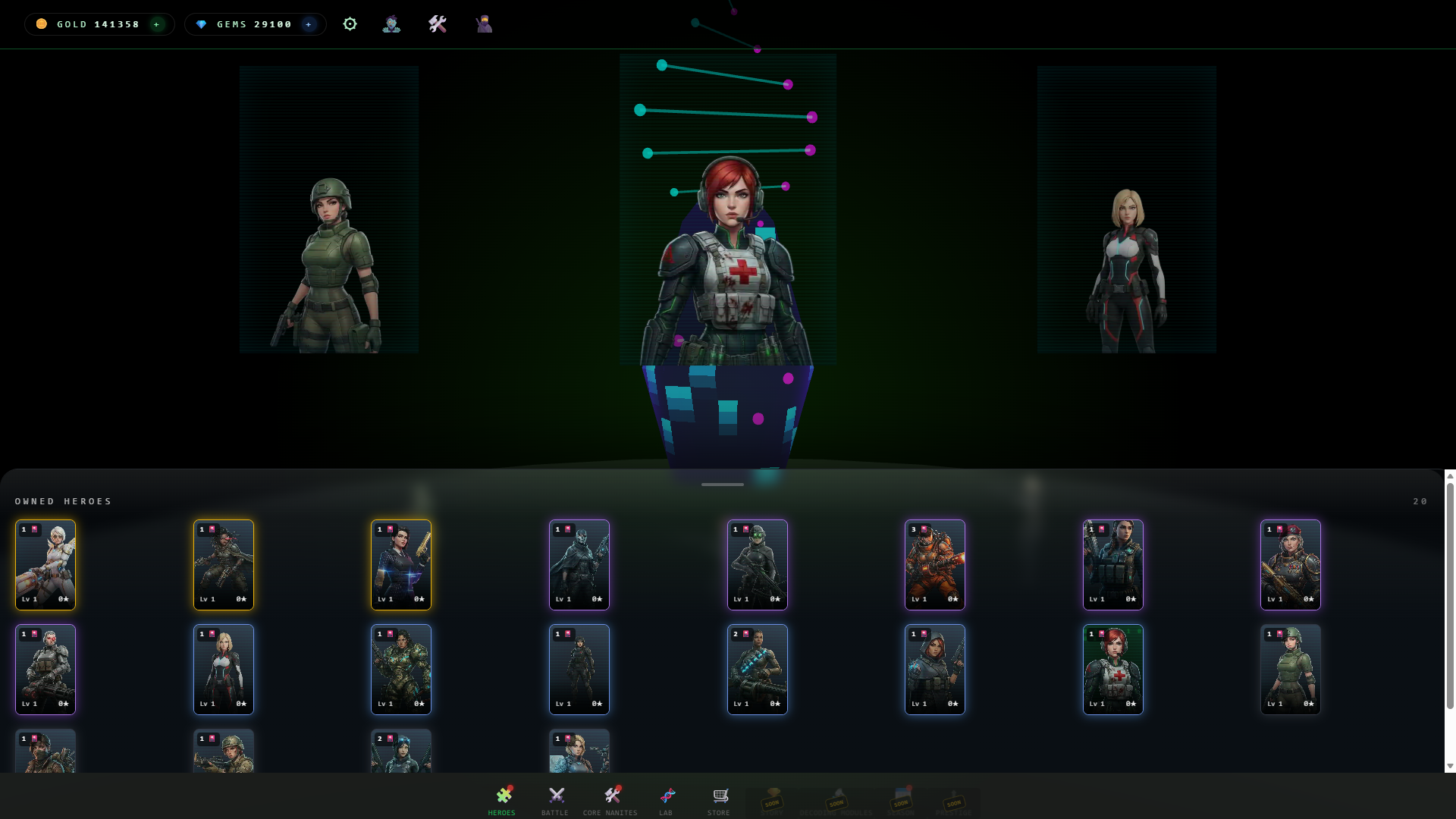Select the red-haired medic hero card
1456x819 pixels.
coord(1113,670)
